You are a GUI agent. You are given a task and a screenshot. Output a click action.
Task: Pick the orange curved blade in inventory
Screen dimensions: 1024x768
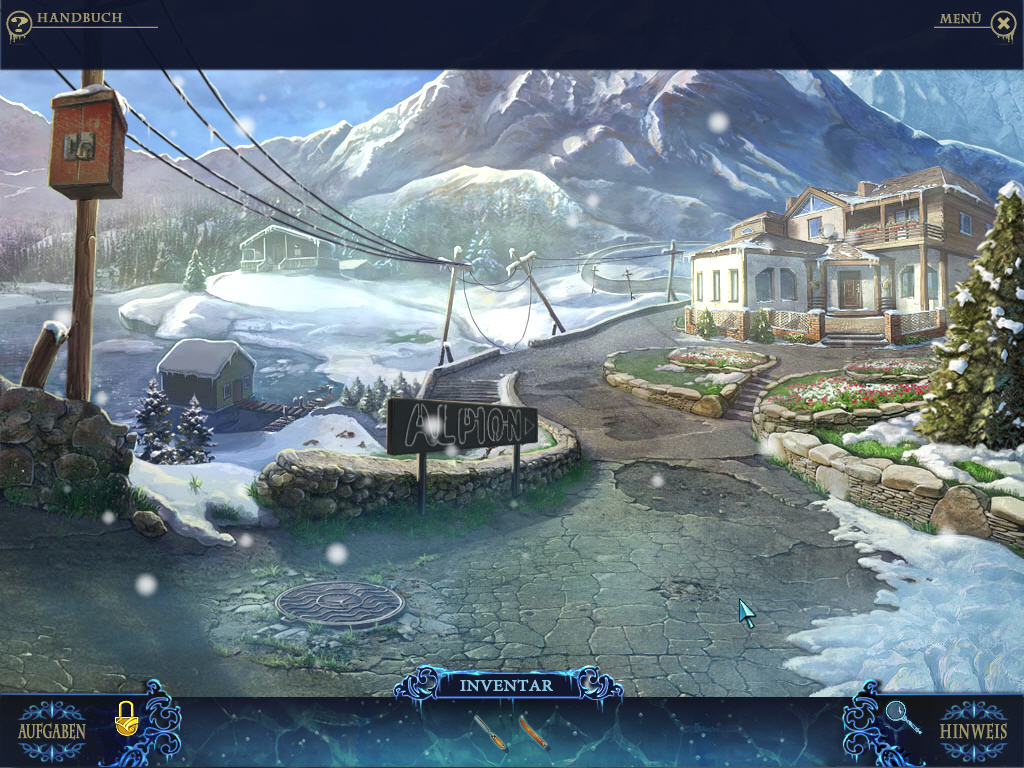tap(533, 732)
